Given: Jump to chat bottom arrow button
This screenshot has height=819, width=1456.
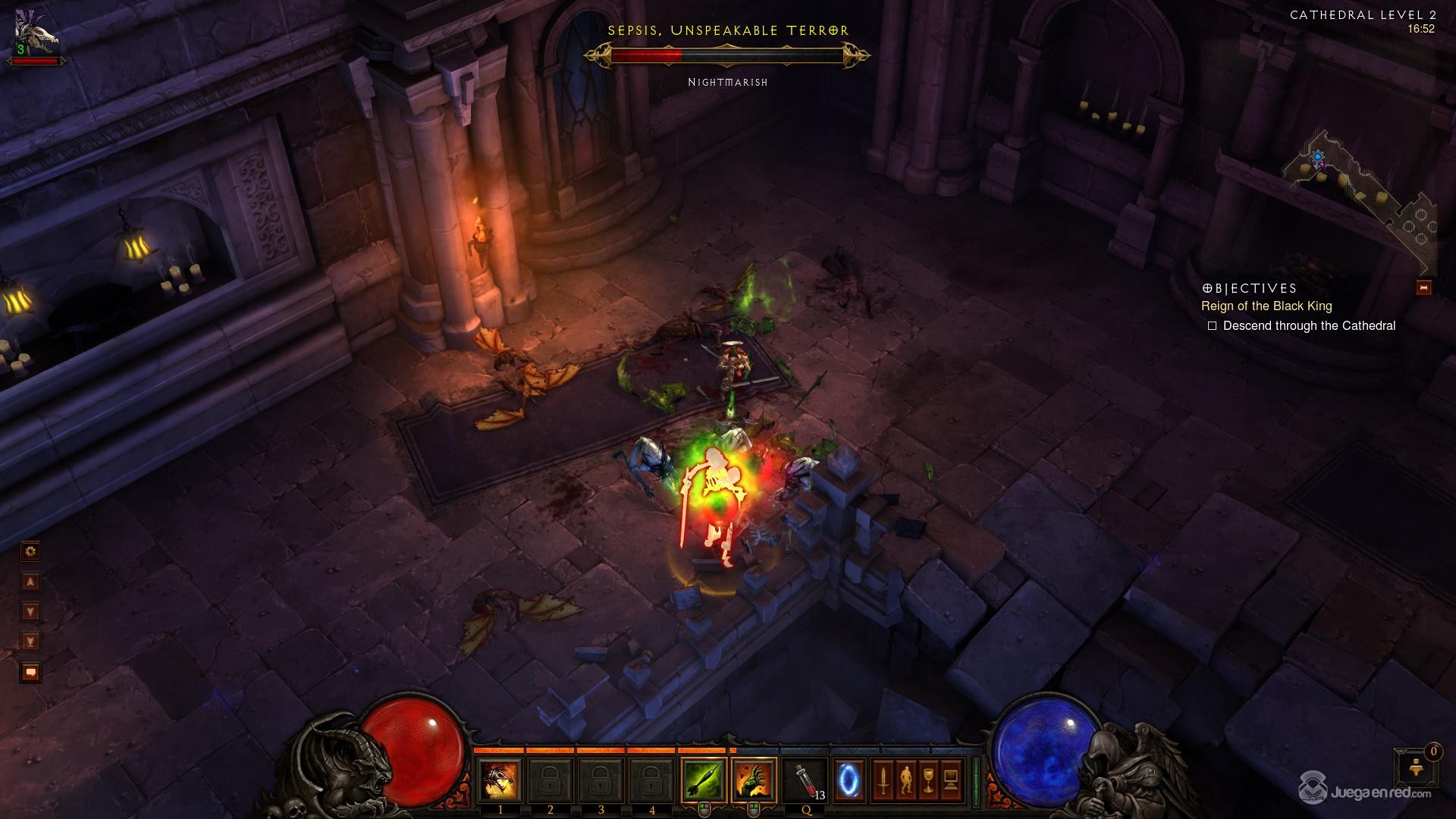Looking at the screenshot, I should pyautogui.click(x=30, y=642).
